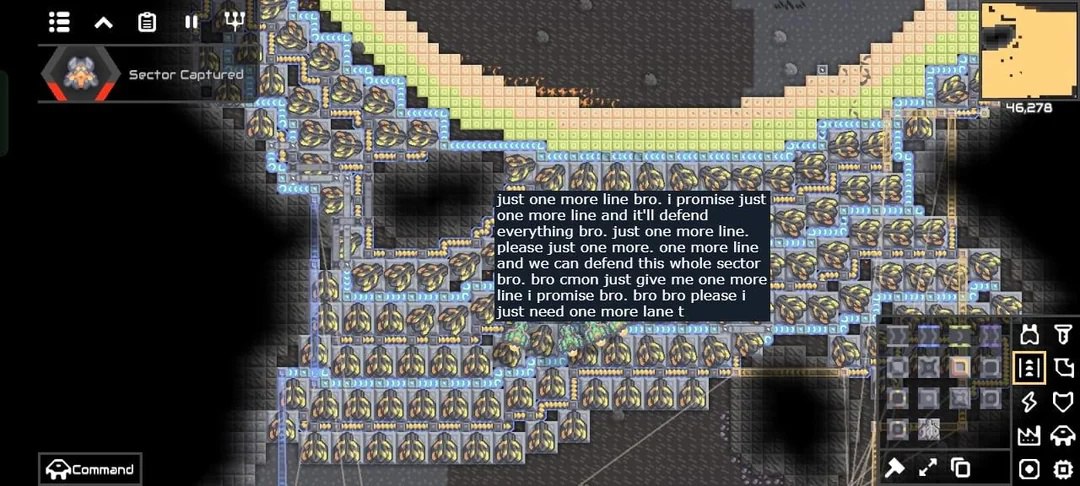Select the logic processor category
The width and height of the screenshot is (1080, 486).
click(x=1063, y=469)
